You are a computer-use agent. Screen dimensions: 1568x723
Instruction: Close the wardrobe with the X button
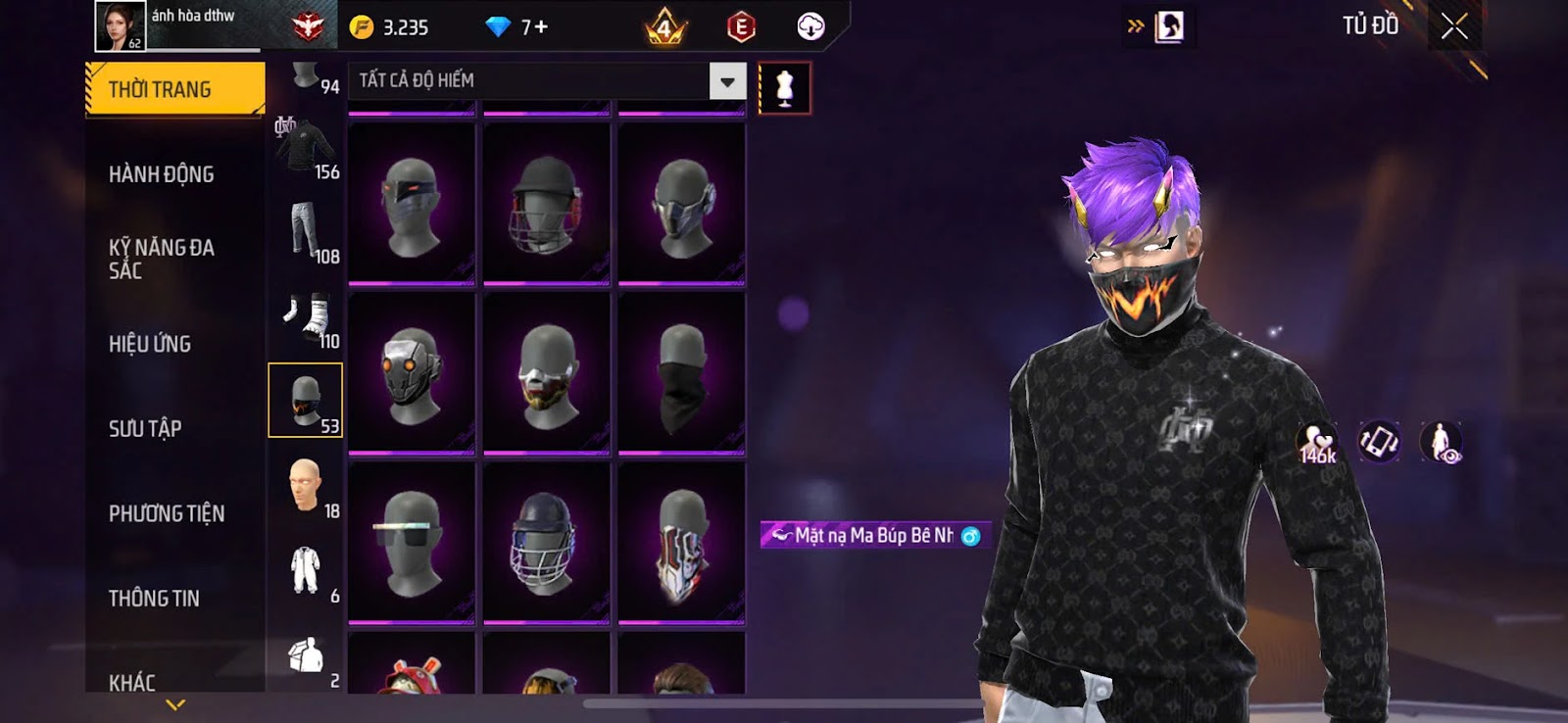[1454, 26]
